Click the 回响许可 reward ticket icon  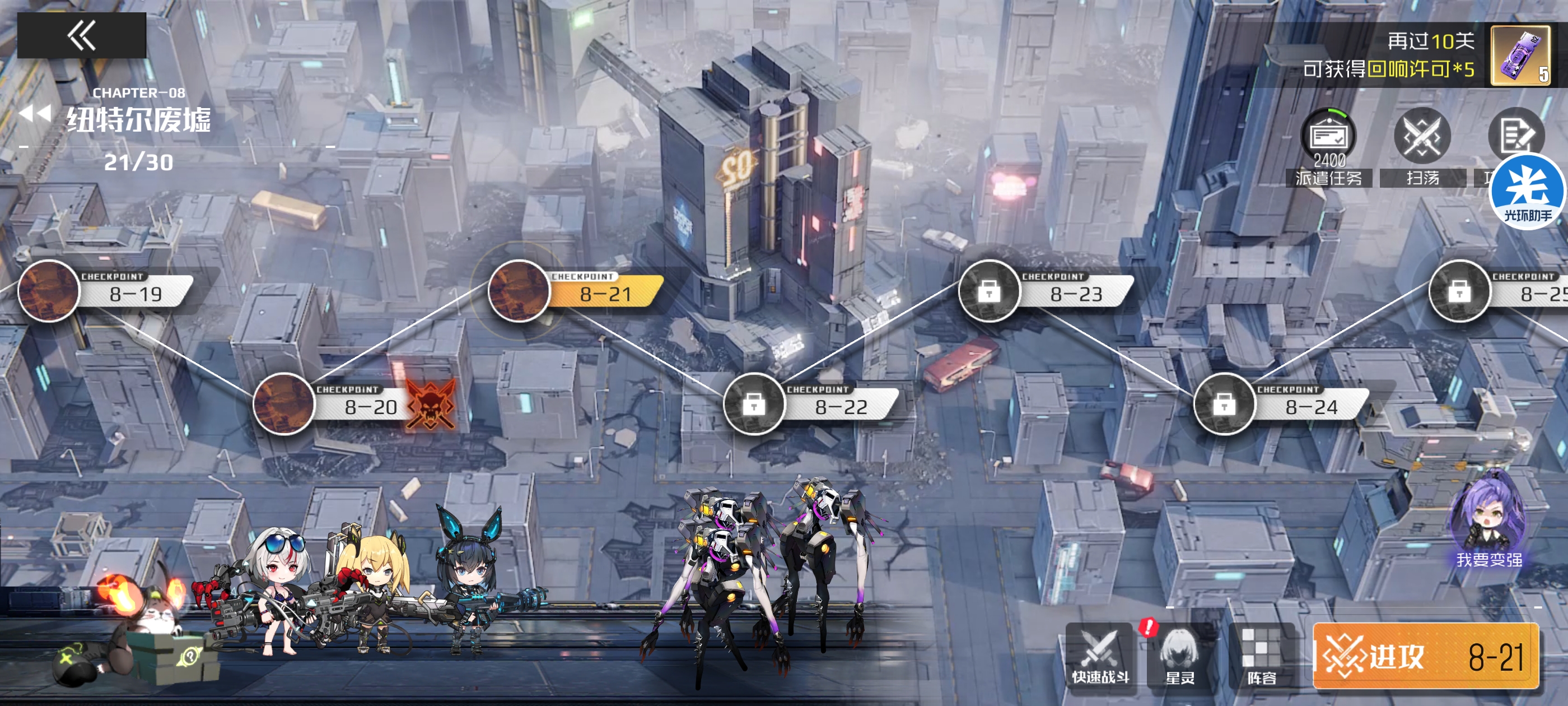coord(1520,56)
